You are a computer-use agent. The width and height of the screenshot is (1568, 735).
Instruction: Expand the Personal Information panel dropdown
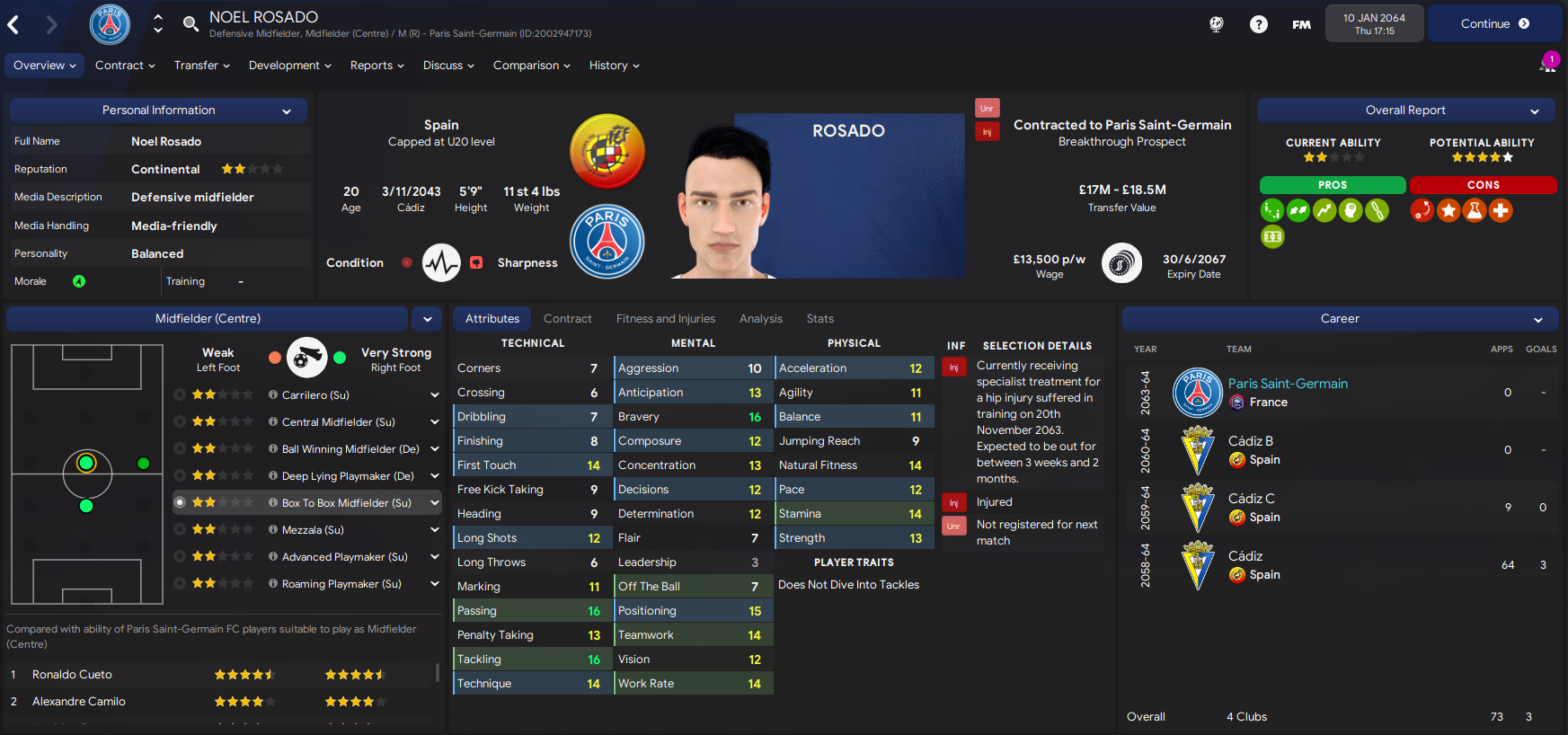point(287,111)
